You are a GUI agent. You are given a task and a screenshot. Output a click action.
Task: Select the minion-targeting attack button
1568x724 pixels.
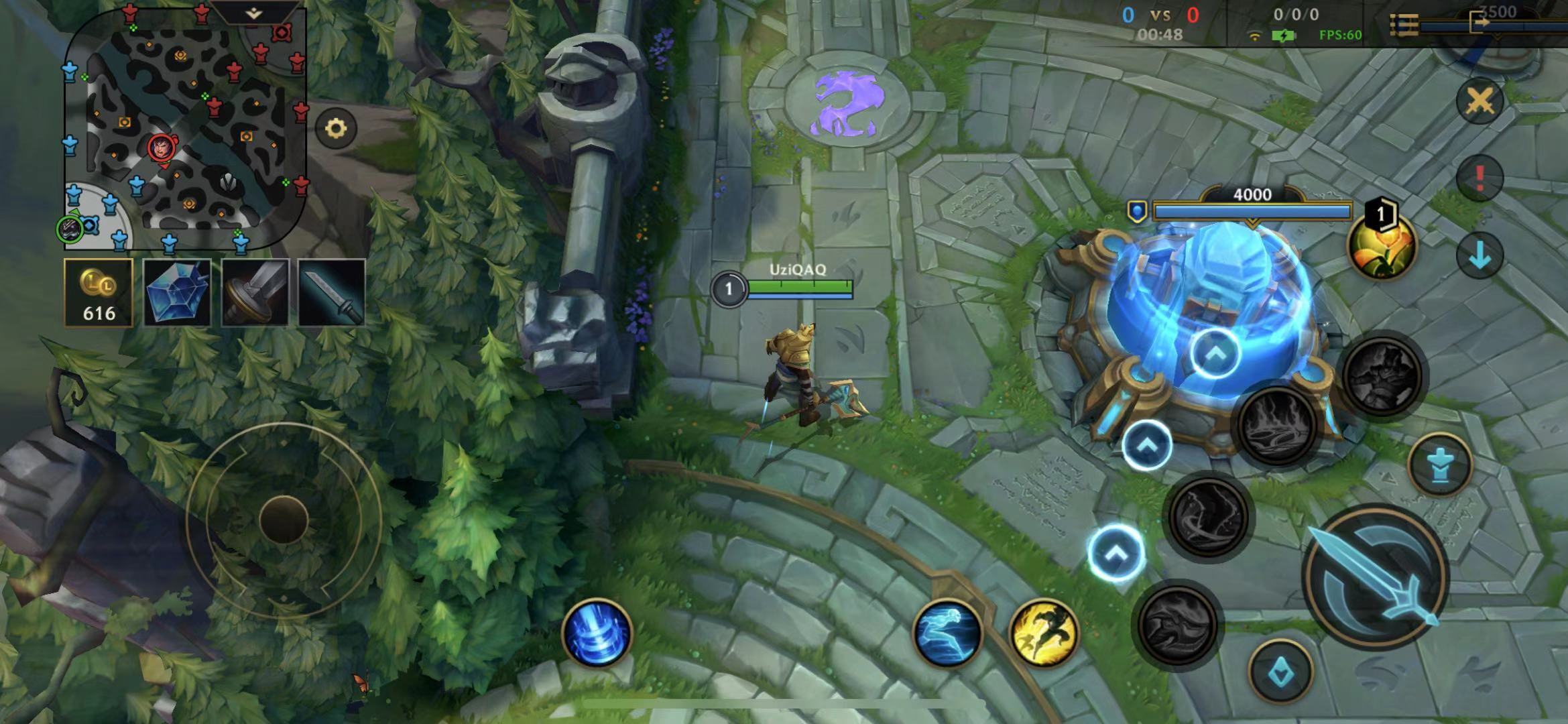1281,672
